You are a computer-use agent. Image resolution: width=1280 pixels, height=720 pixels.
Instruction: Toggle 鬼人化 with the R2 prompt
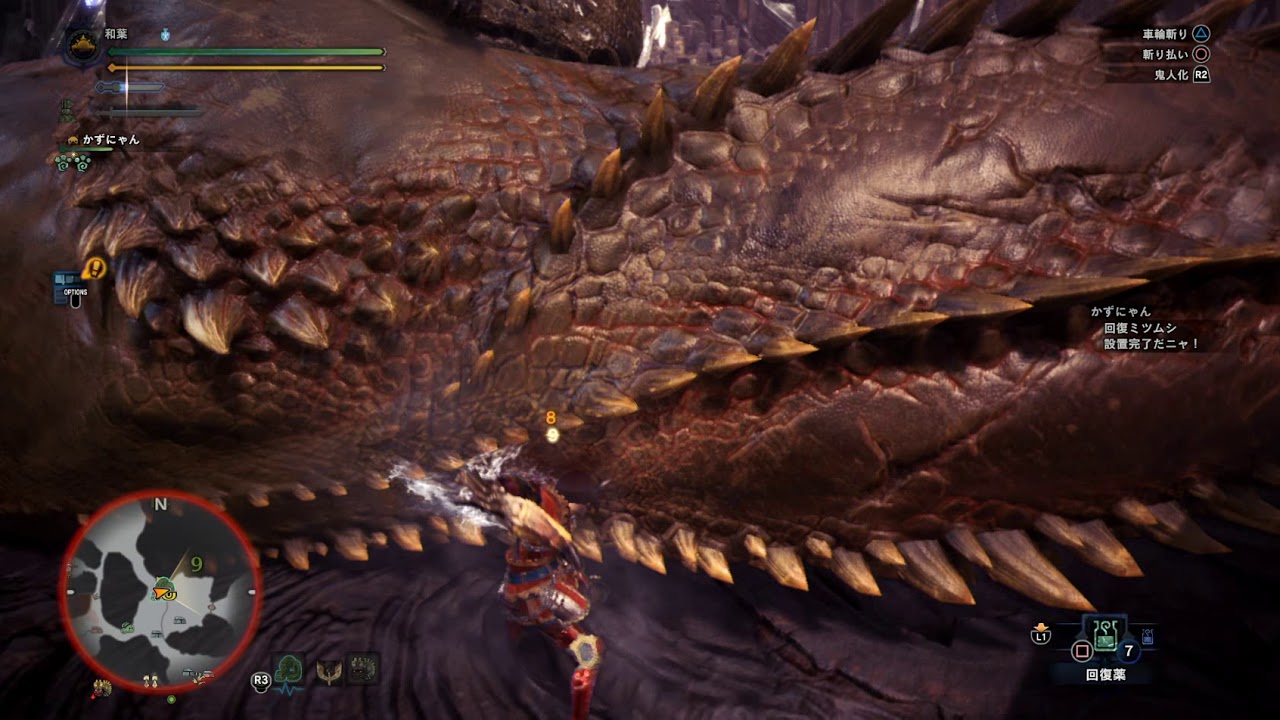coord(1202,73)
